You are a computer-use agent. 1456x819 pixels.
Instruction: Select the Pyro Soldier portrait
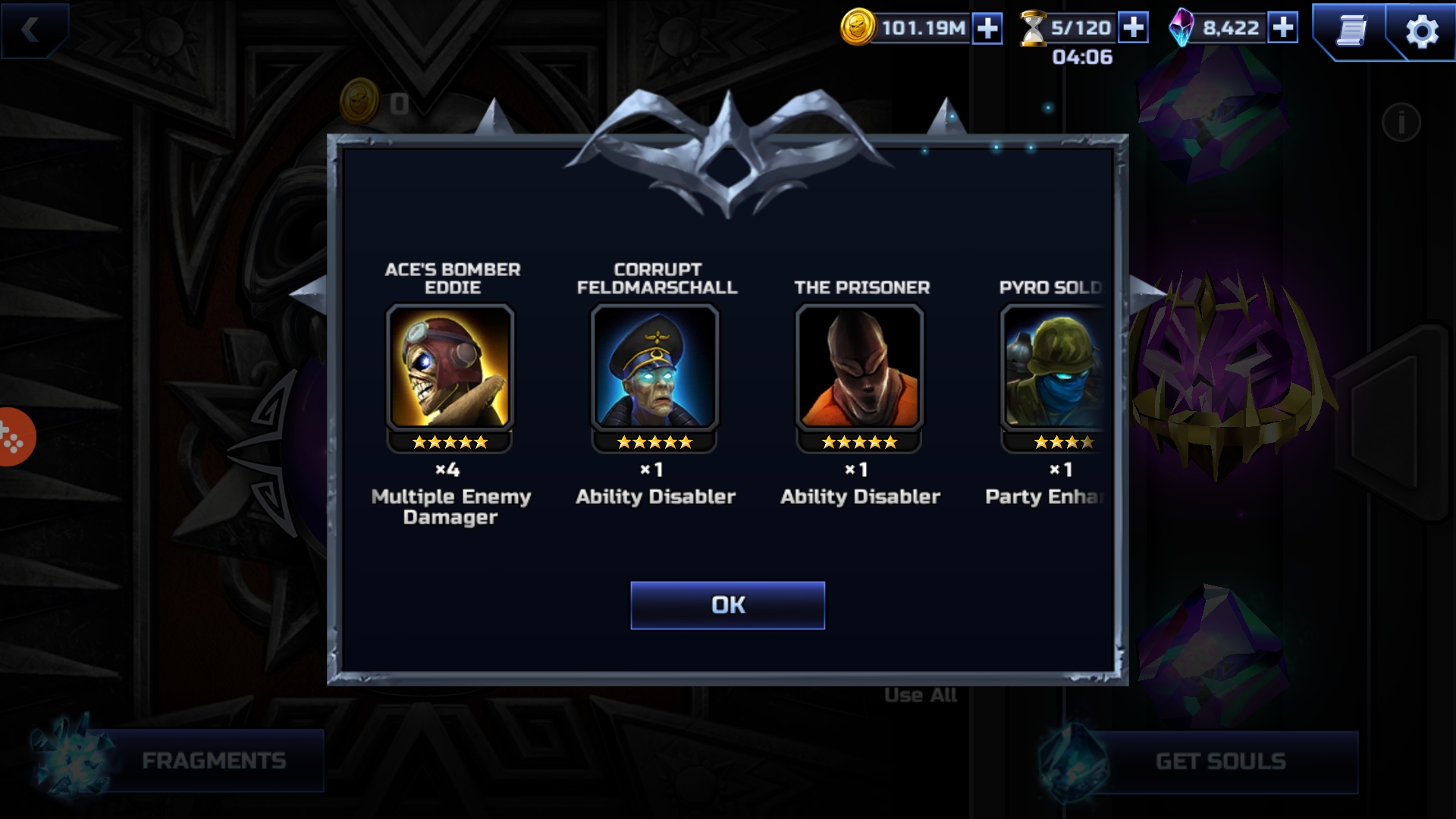coord(1054,367)
